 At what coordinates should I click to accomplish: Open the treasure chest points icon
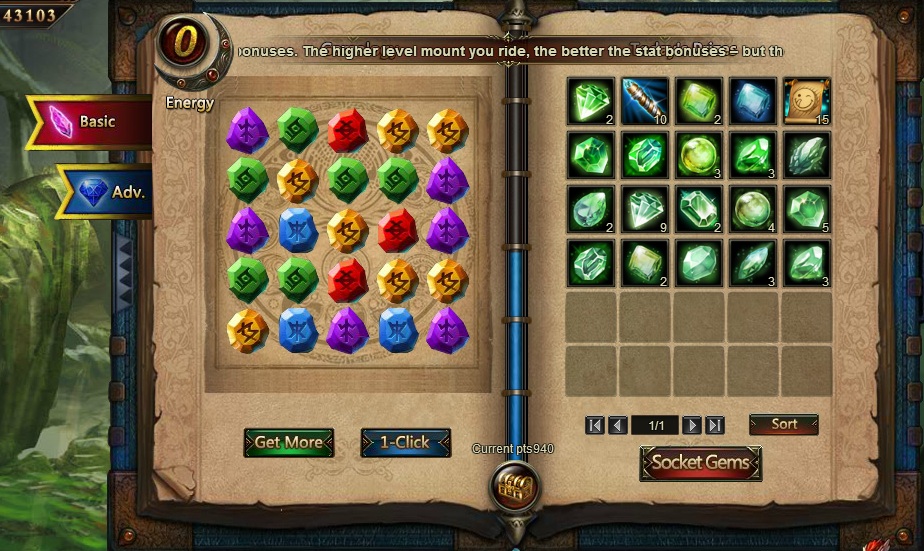pyautogui.click(x=516, y=487)
